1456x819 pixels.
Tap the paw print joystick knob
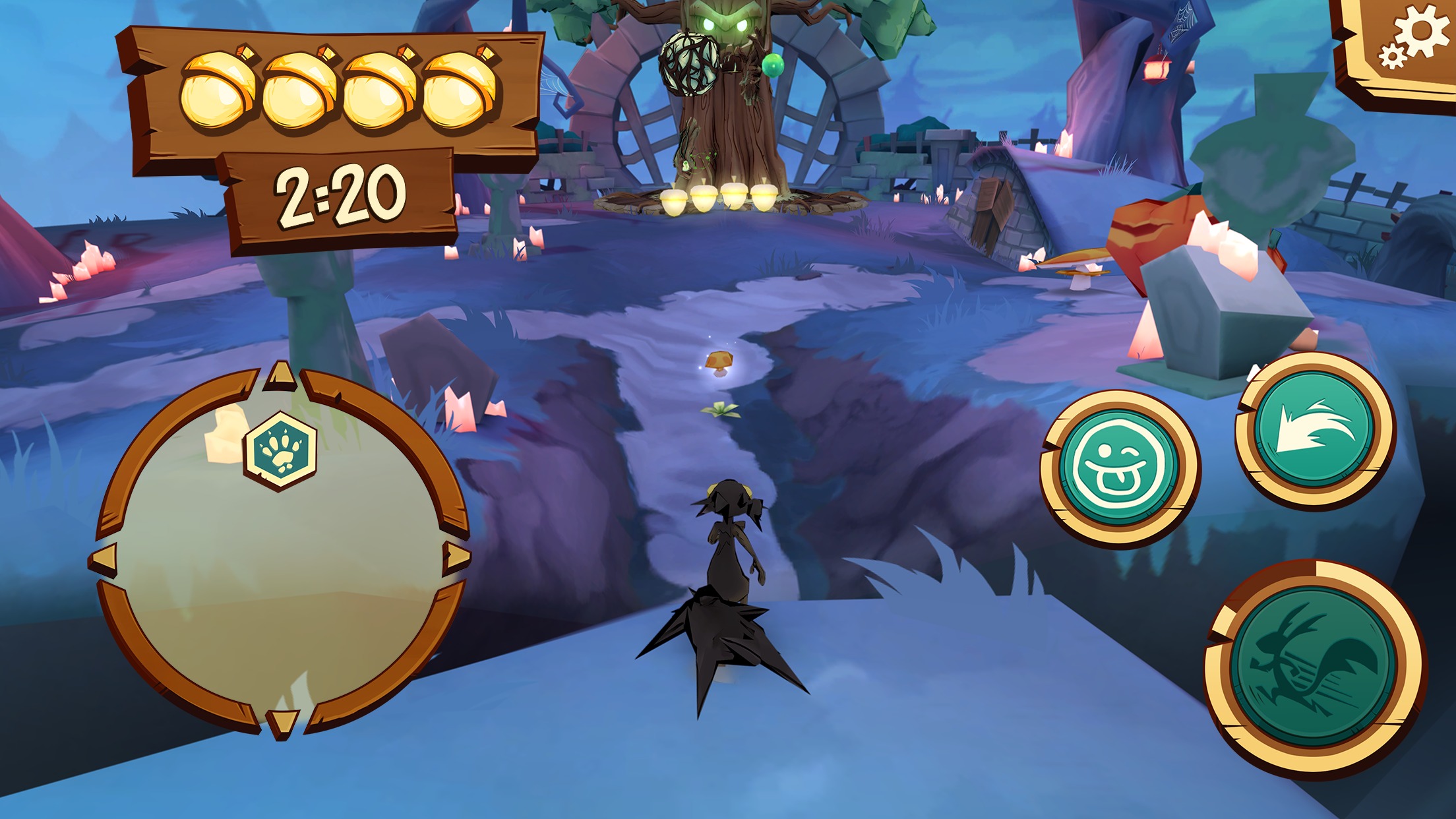coord(281,450)
